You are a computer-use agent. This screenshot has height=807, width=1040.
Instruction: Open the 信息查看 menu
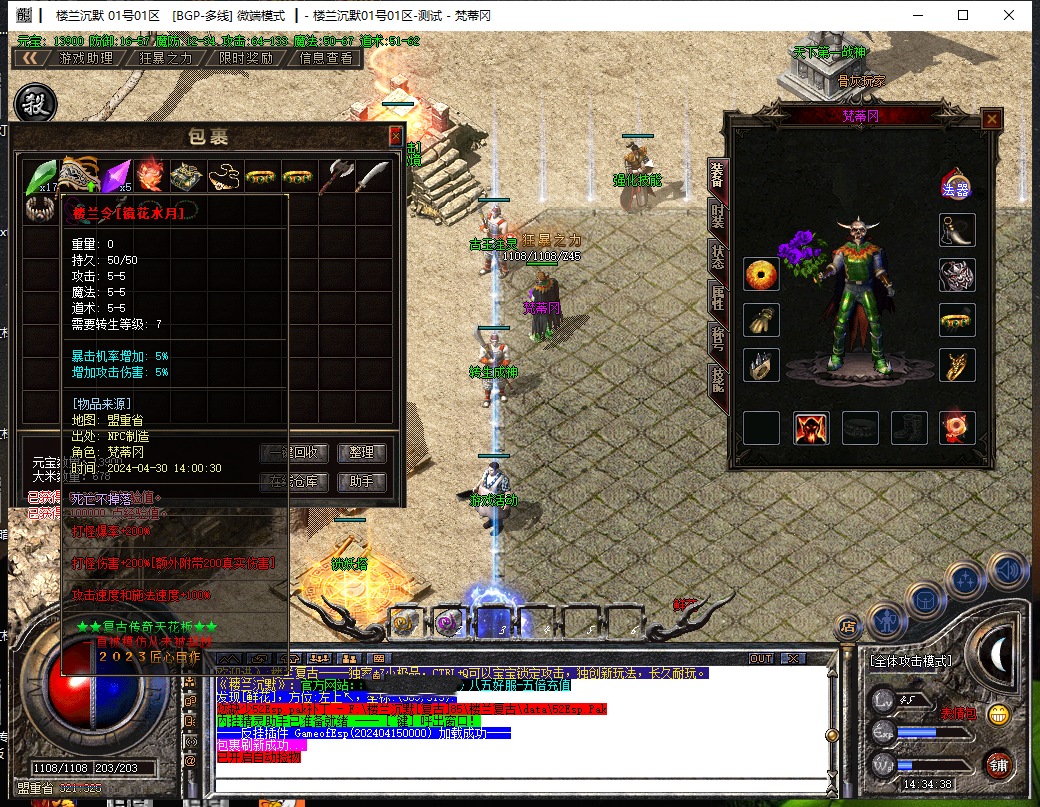[x=326, y=58]
